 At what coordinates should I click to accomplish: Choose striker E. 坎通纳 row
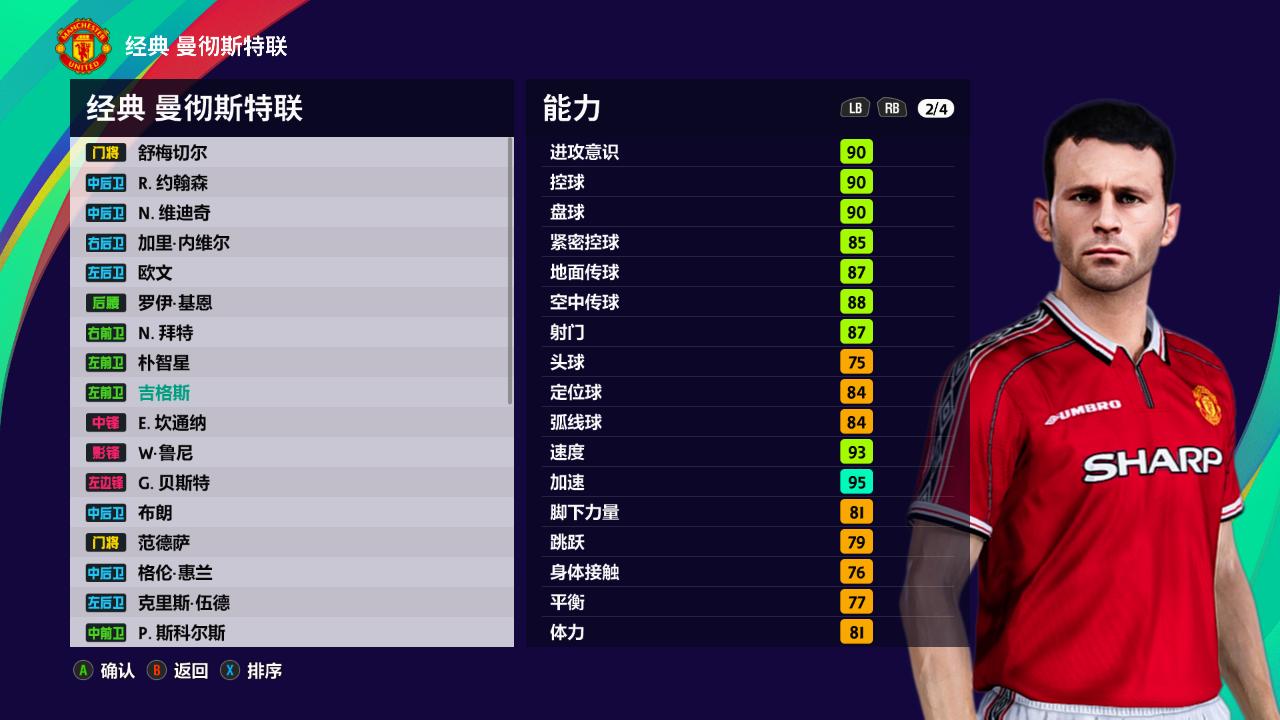click(x=290, y=423)
